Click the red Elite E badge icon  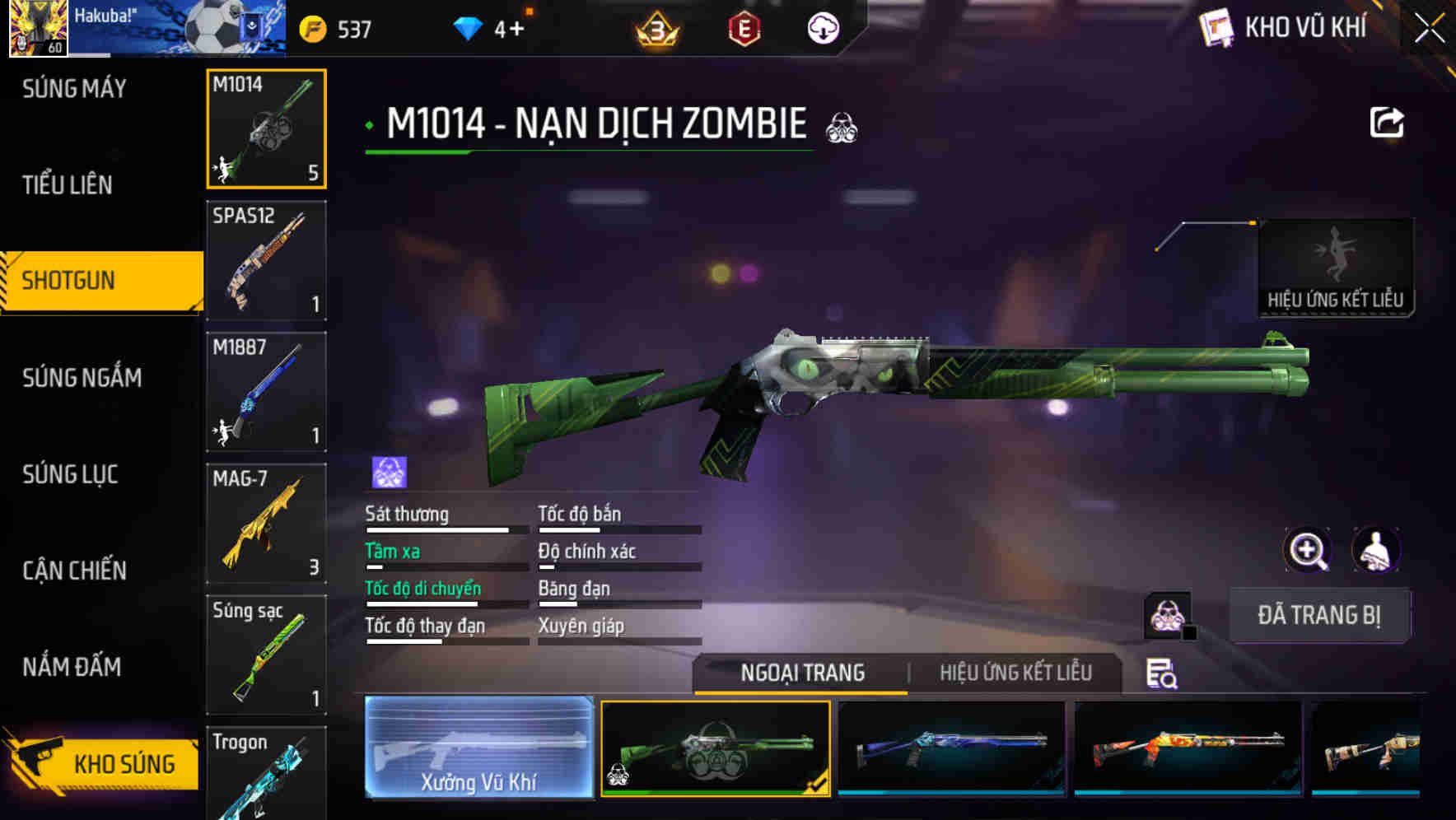744,27
